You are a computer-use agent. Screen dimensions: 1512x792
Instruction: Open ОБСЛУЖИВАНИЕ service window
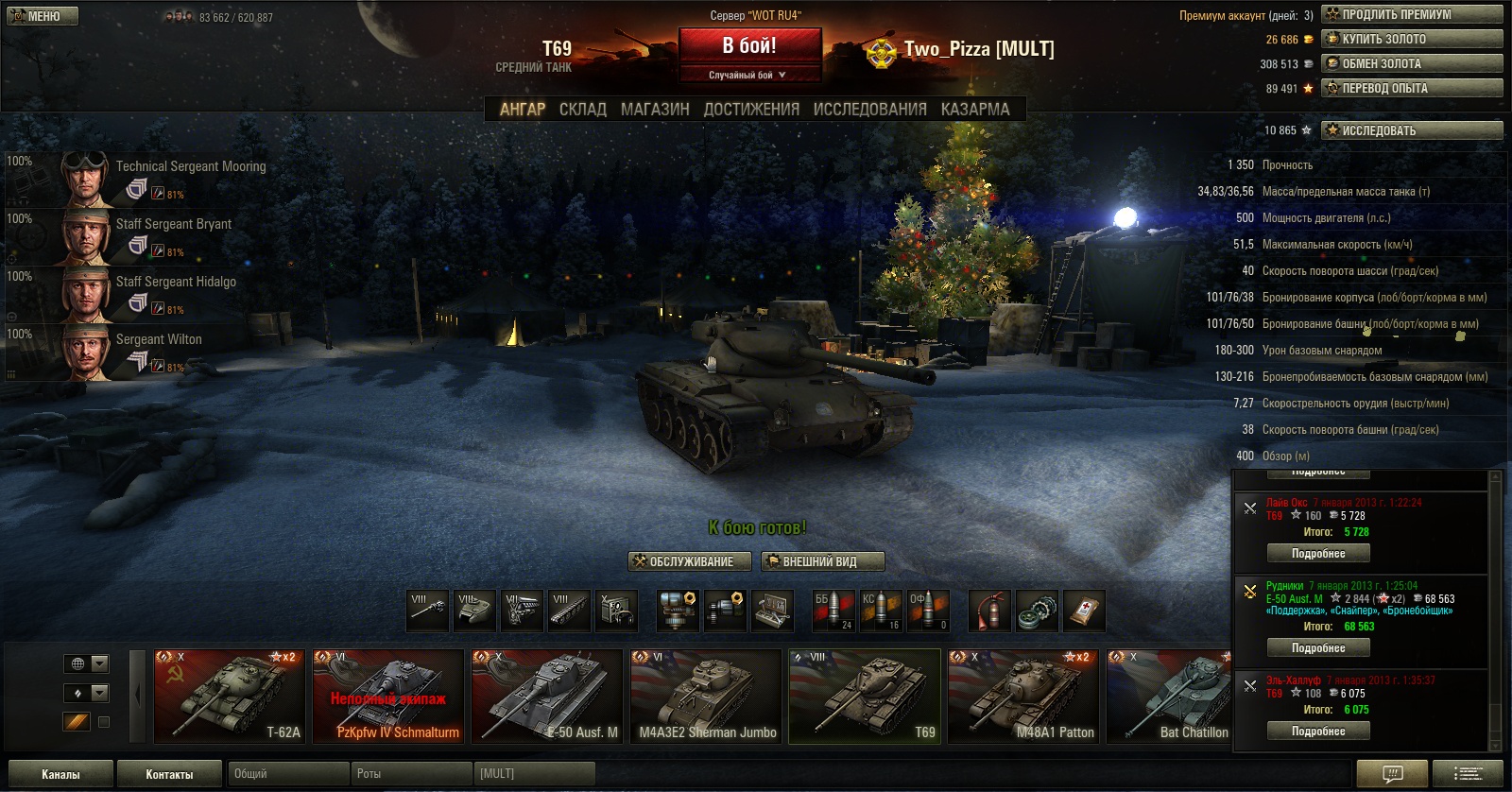[x=690, y=561]
